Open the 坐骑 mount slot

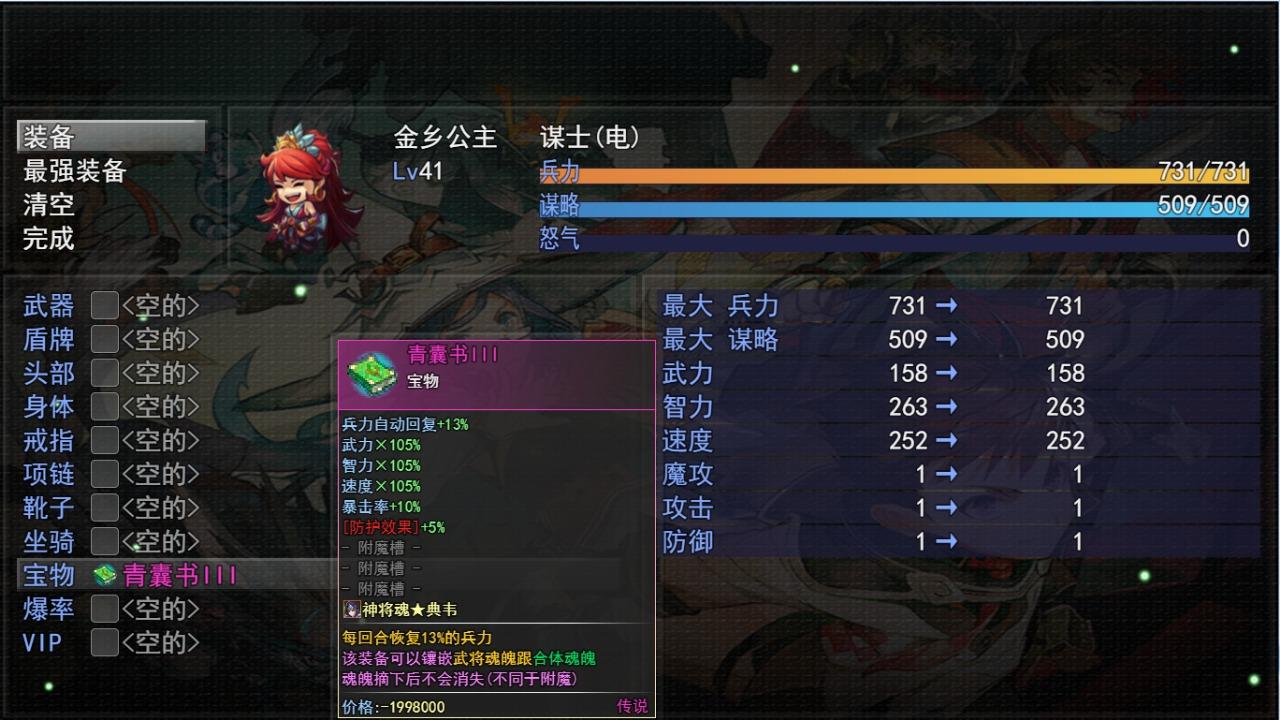tap(105, 542)
